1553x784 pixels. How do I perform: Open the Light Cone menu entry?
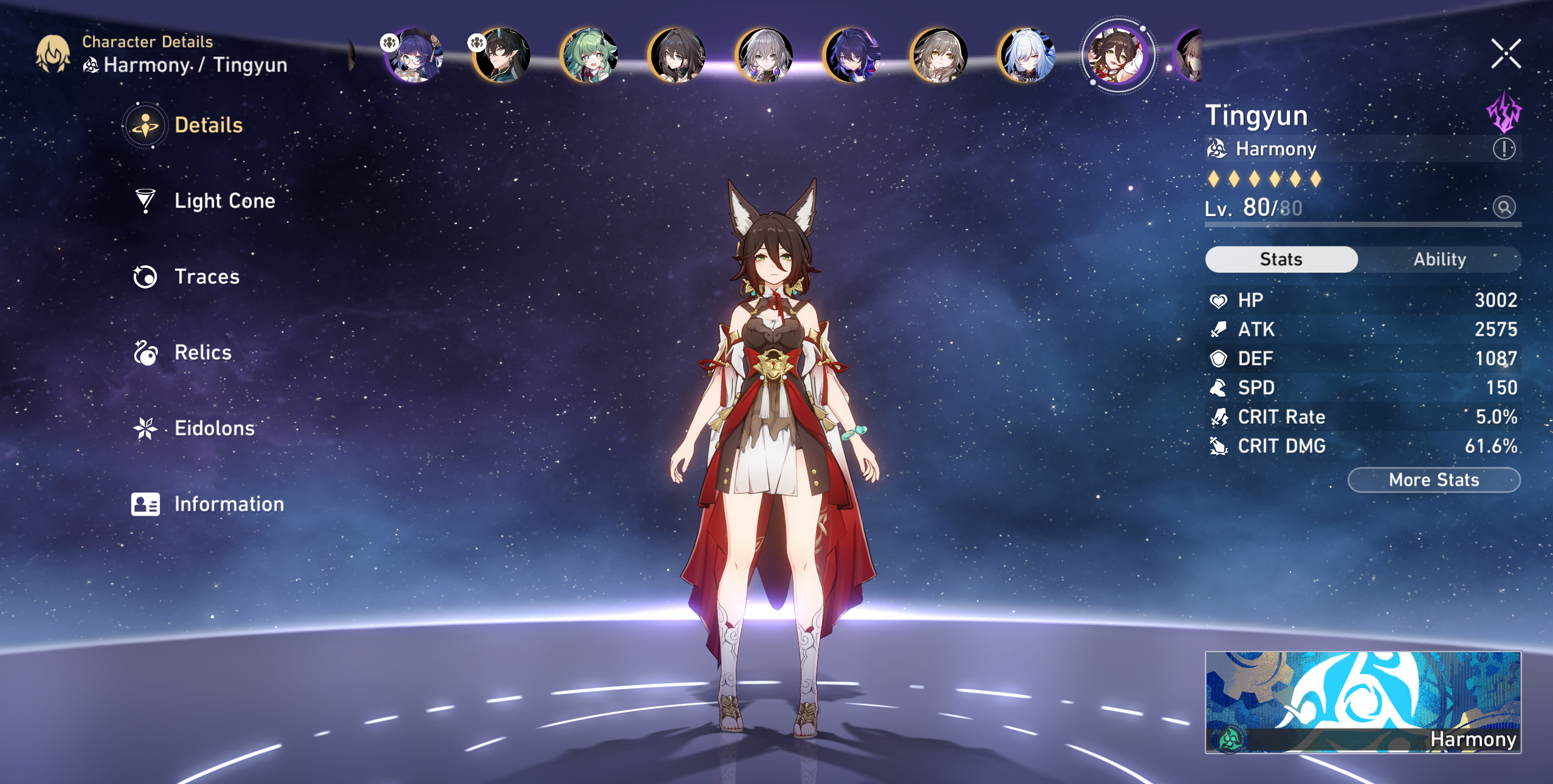click(x=224, y=201)
